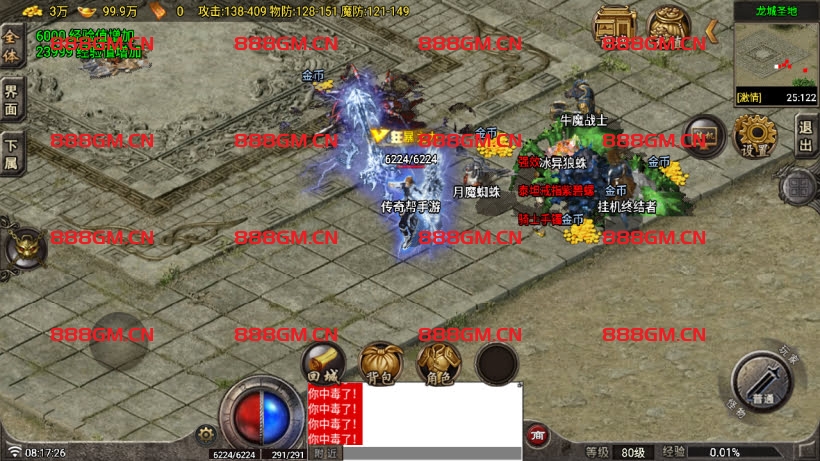The height and width of the screenshot is (461, 820).
Task: Open the 背包 bag inventory
Action: pos(381,363)
